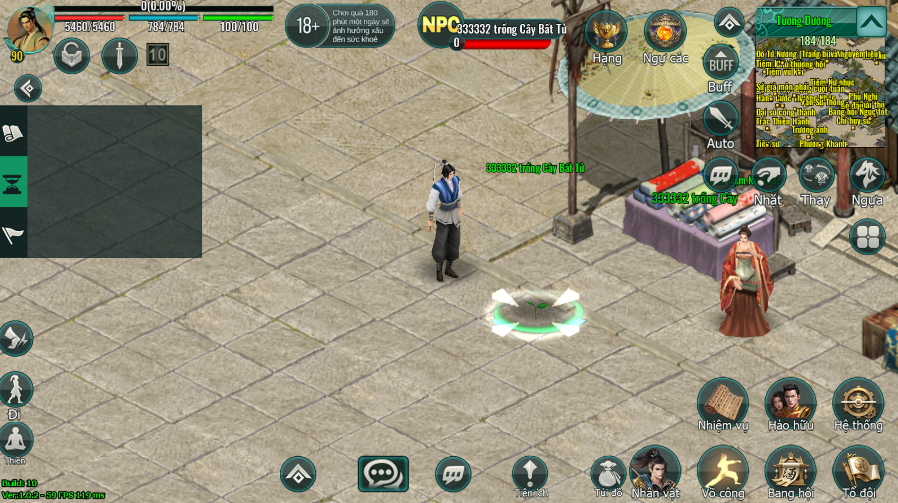
Task: Open the Nhân vật character sheet
Action: (655, 469)
